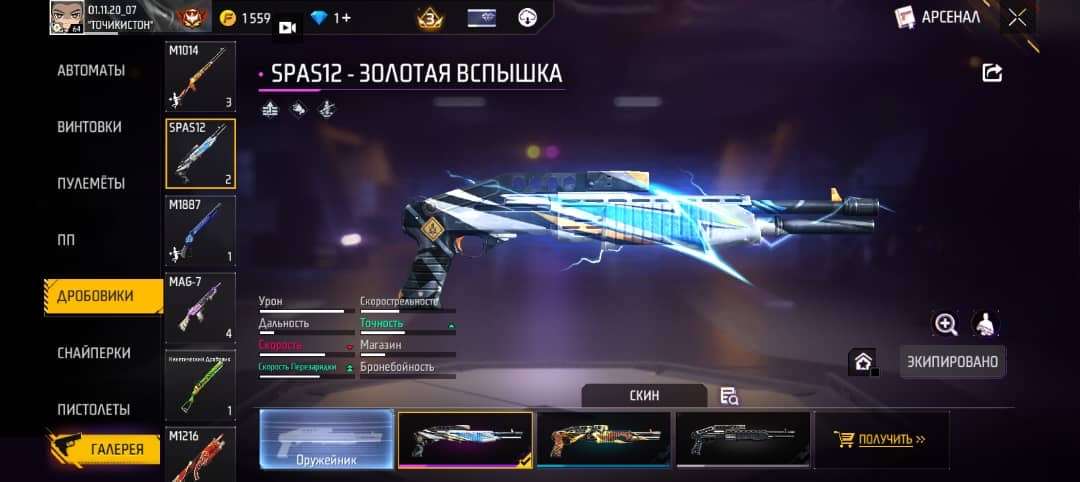Screen dimensions: 1080x482
Task: Share the weapon skin
Action: pos(992,72)
